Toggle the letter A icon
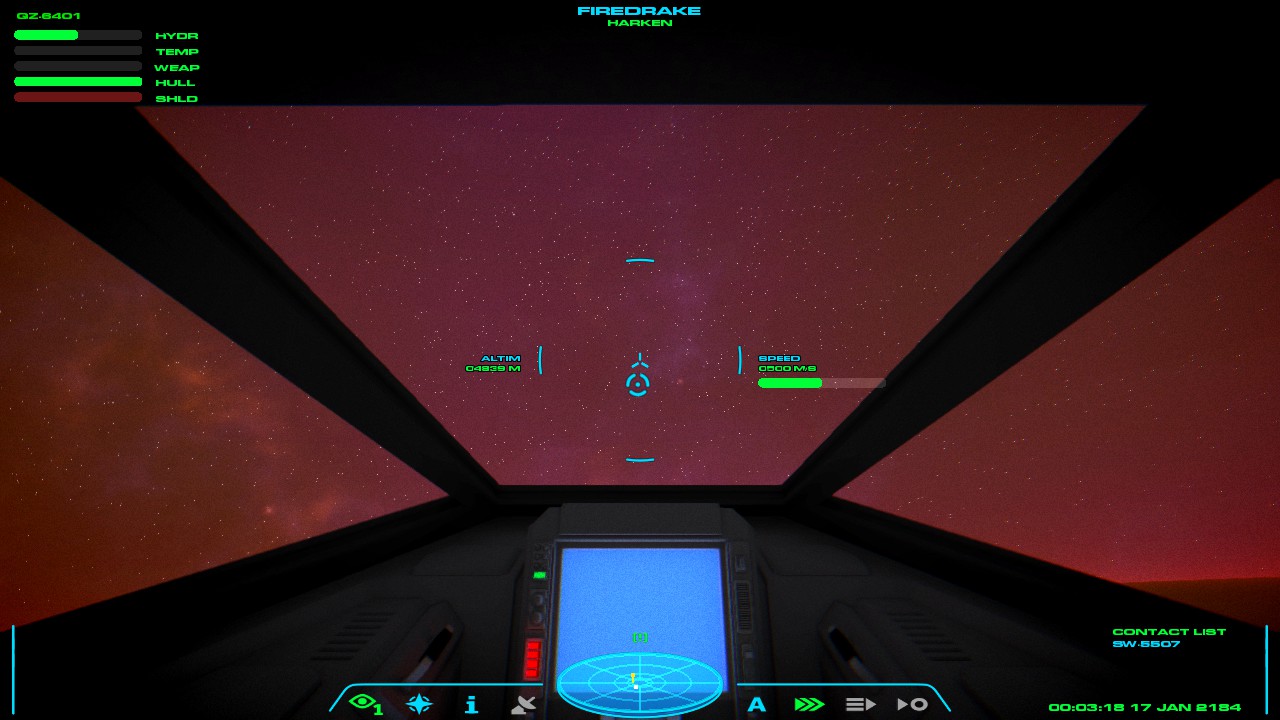This screenshot has height=720, width=1280. tap(757, 704)
